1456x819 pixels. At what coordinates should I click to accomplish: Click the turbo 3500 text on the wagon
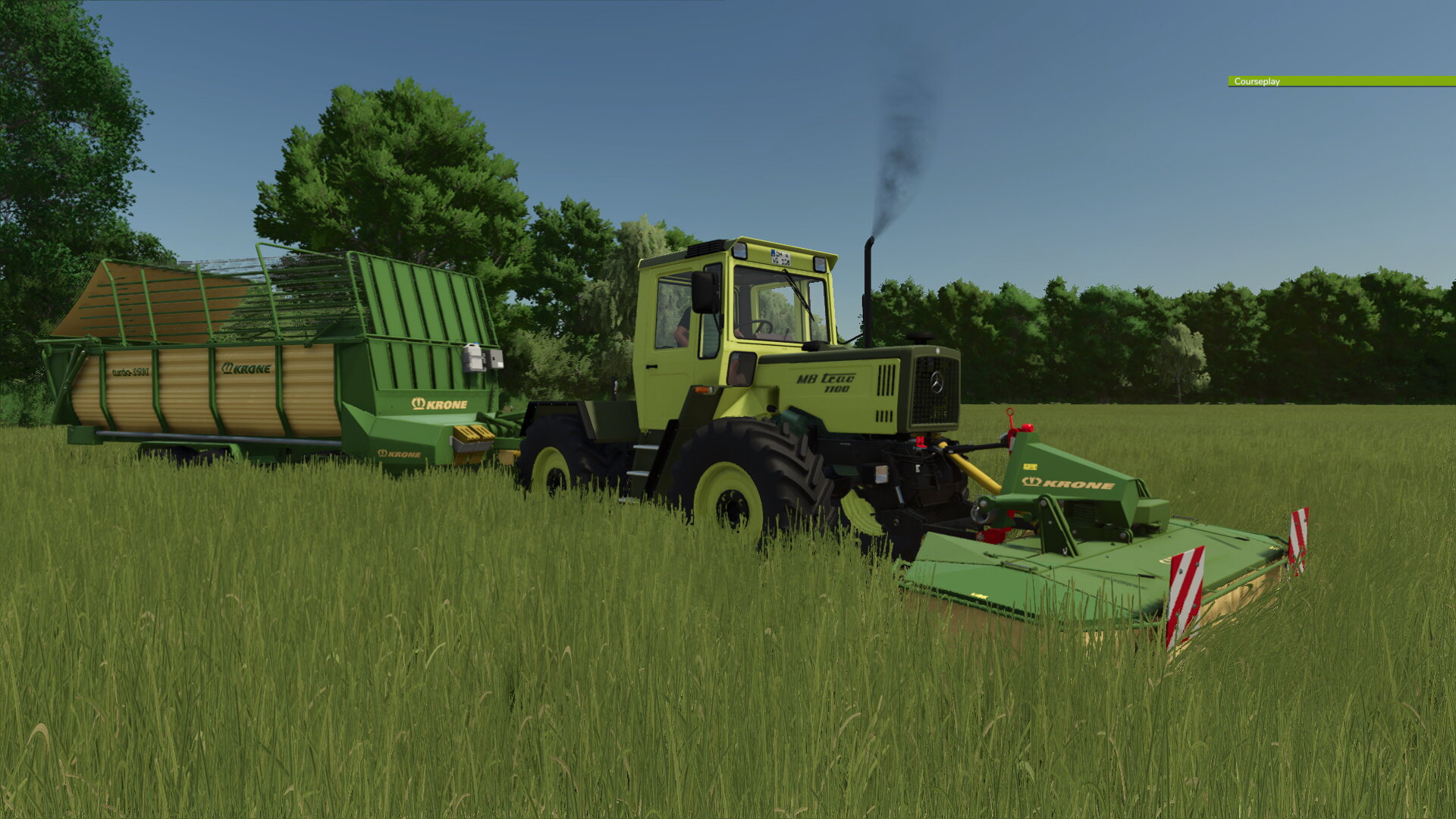(130, 371)
